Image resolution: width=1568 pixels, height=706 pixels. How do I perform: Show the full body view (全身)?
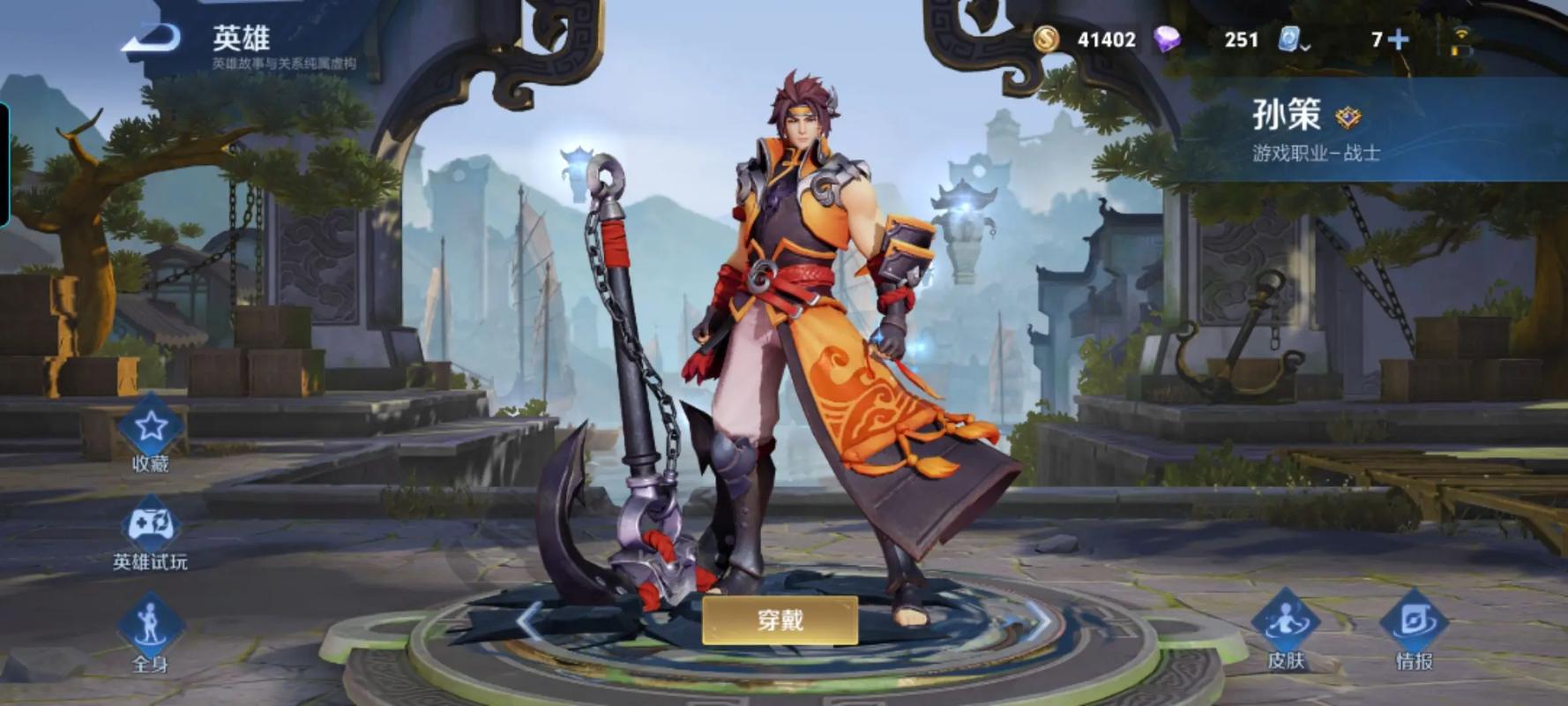point(151,628)
